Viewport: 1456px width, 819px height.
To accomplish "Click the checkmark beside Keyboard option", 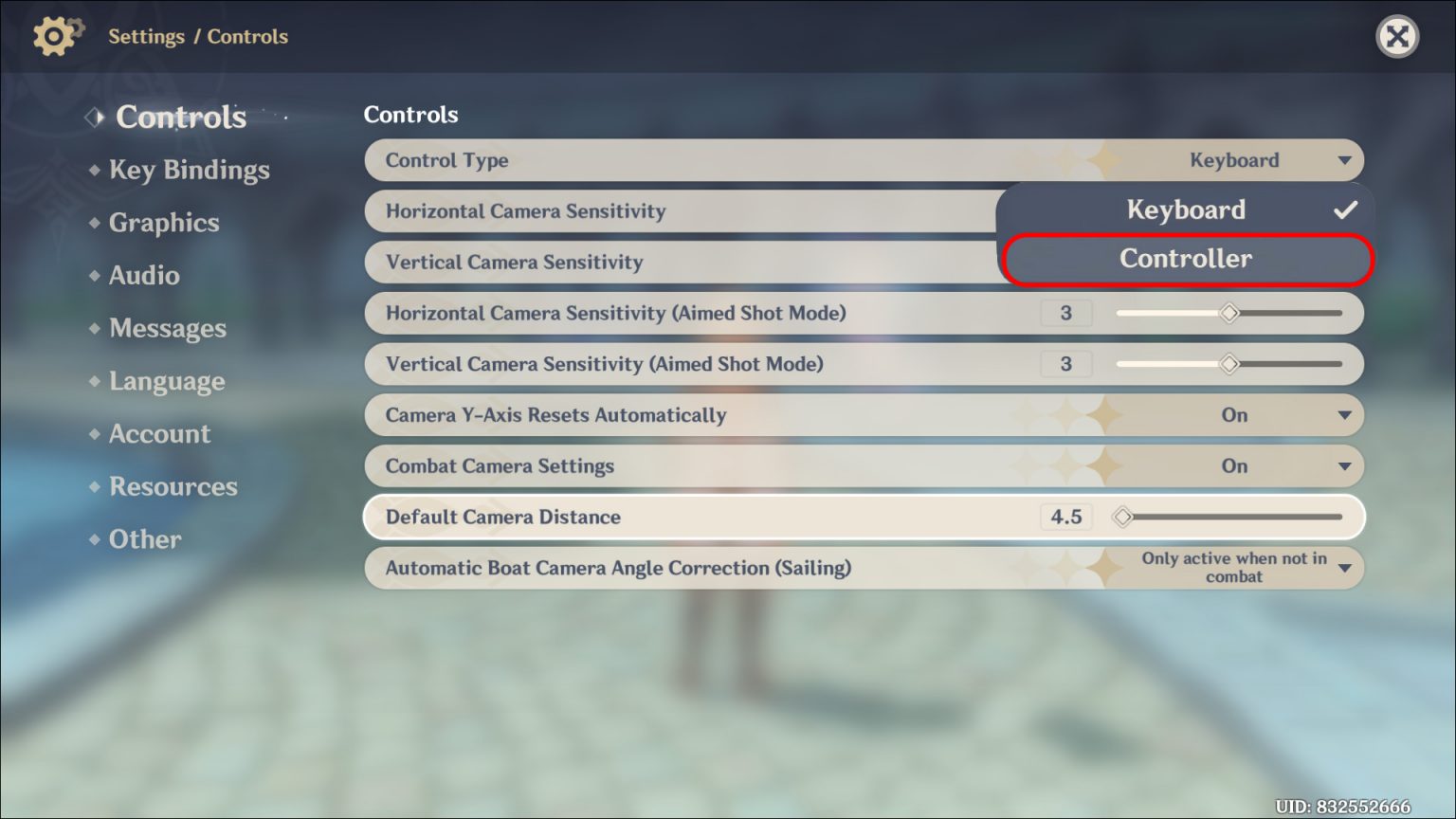I will click(x=1343, y=209).
